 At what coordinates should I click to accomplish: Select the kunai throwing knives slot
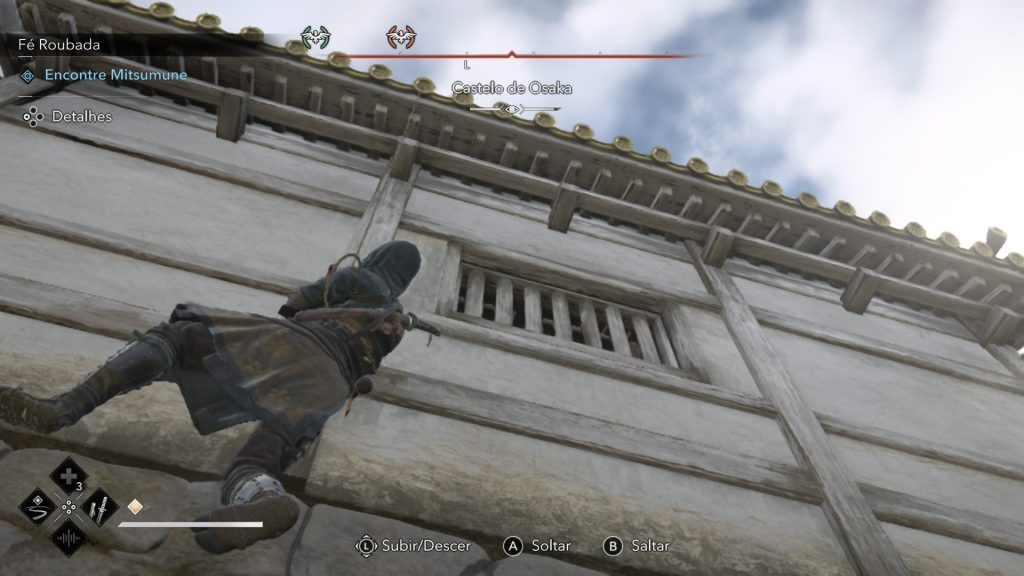click(98, 507)
